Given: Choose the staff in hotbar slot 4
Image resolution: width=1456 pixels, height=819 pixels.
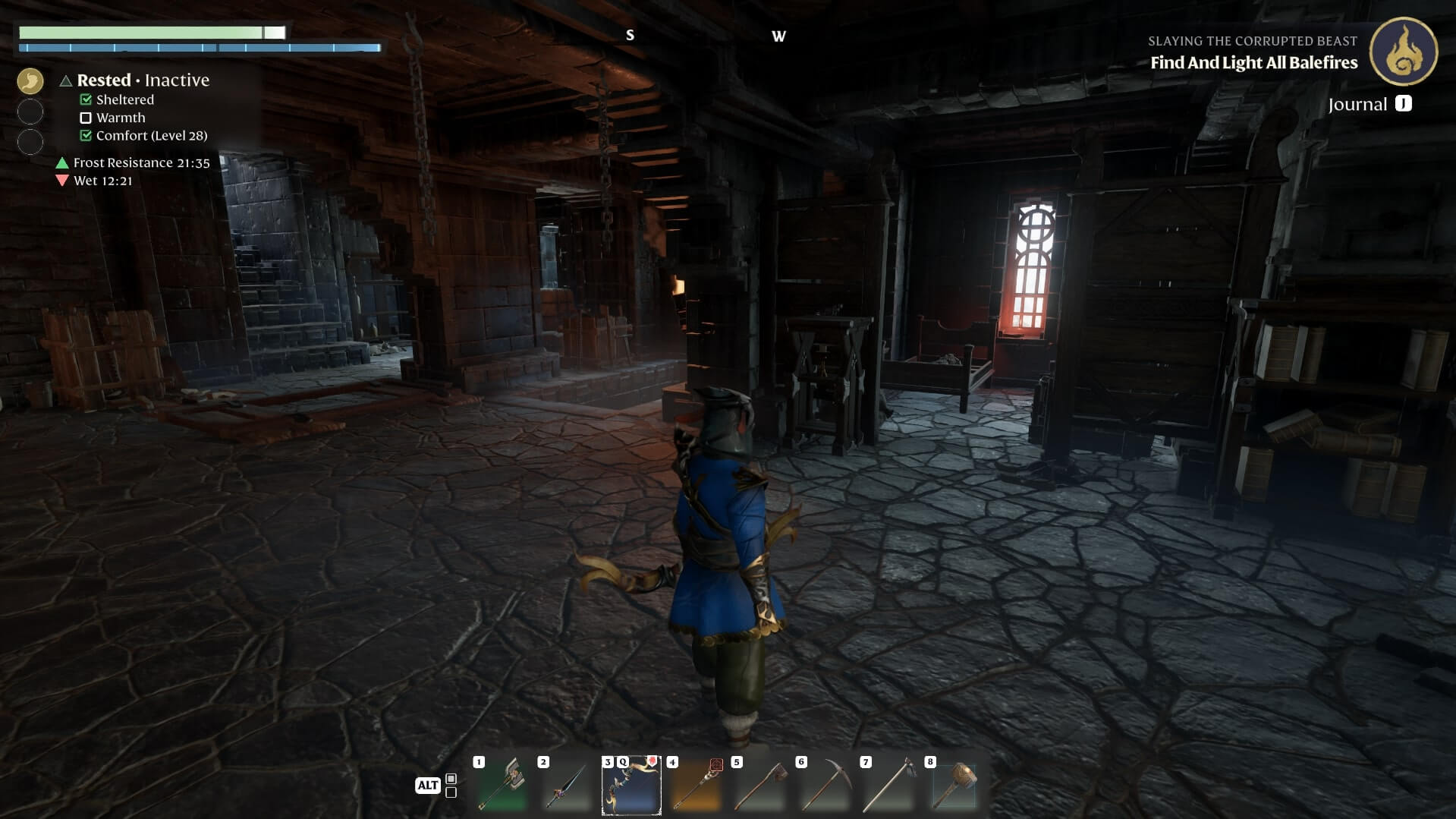Looking at the screenshot, I should tap(696, 786).
